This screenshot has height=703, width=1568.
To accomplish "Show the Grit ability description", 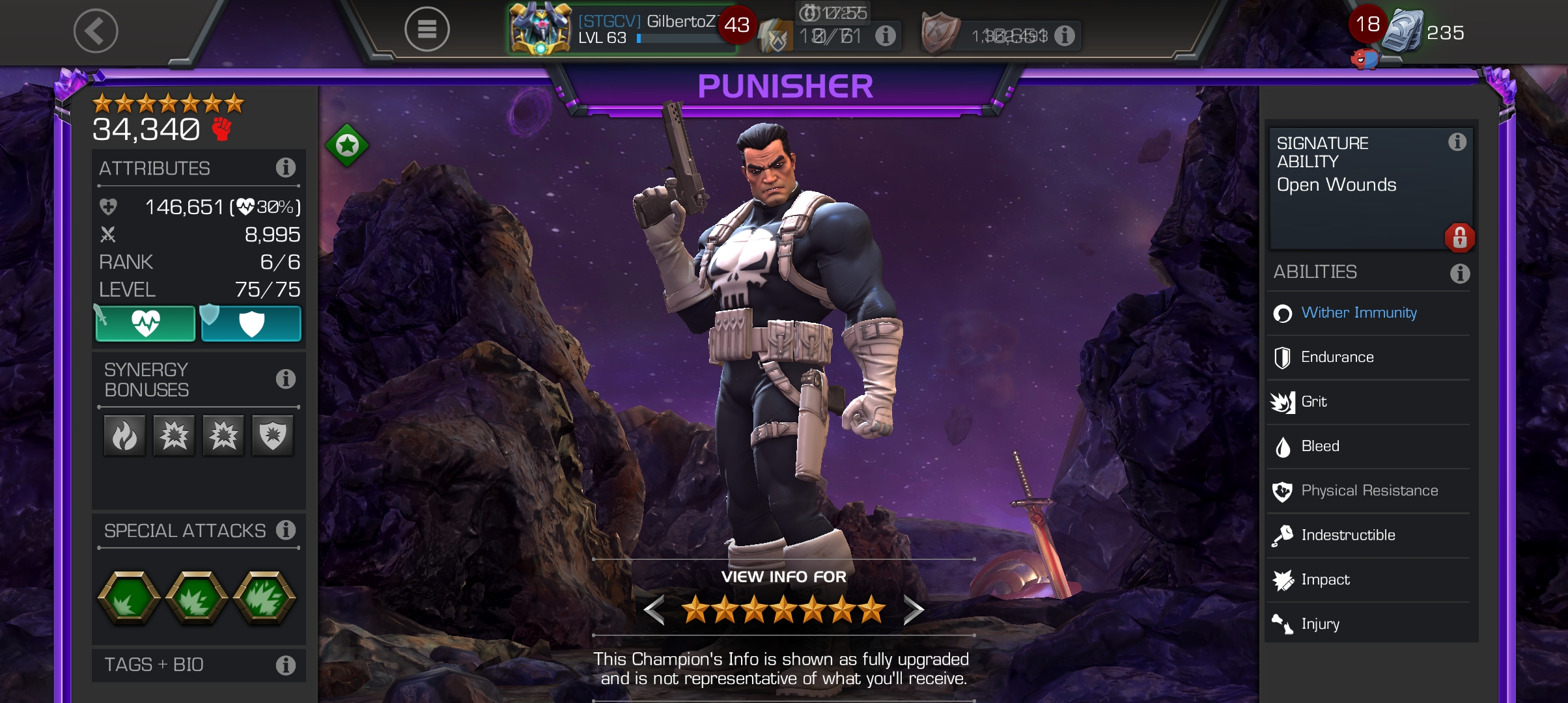I will coord(1313,402).
